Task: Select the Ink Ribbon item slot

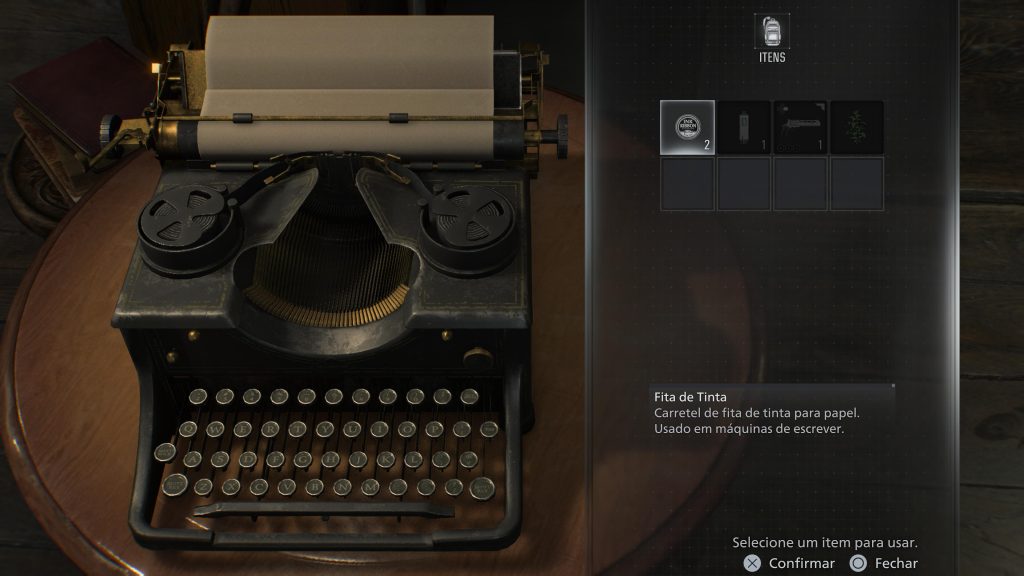Action: (x=687, y=127)
